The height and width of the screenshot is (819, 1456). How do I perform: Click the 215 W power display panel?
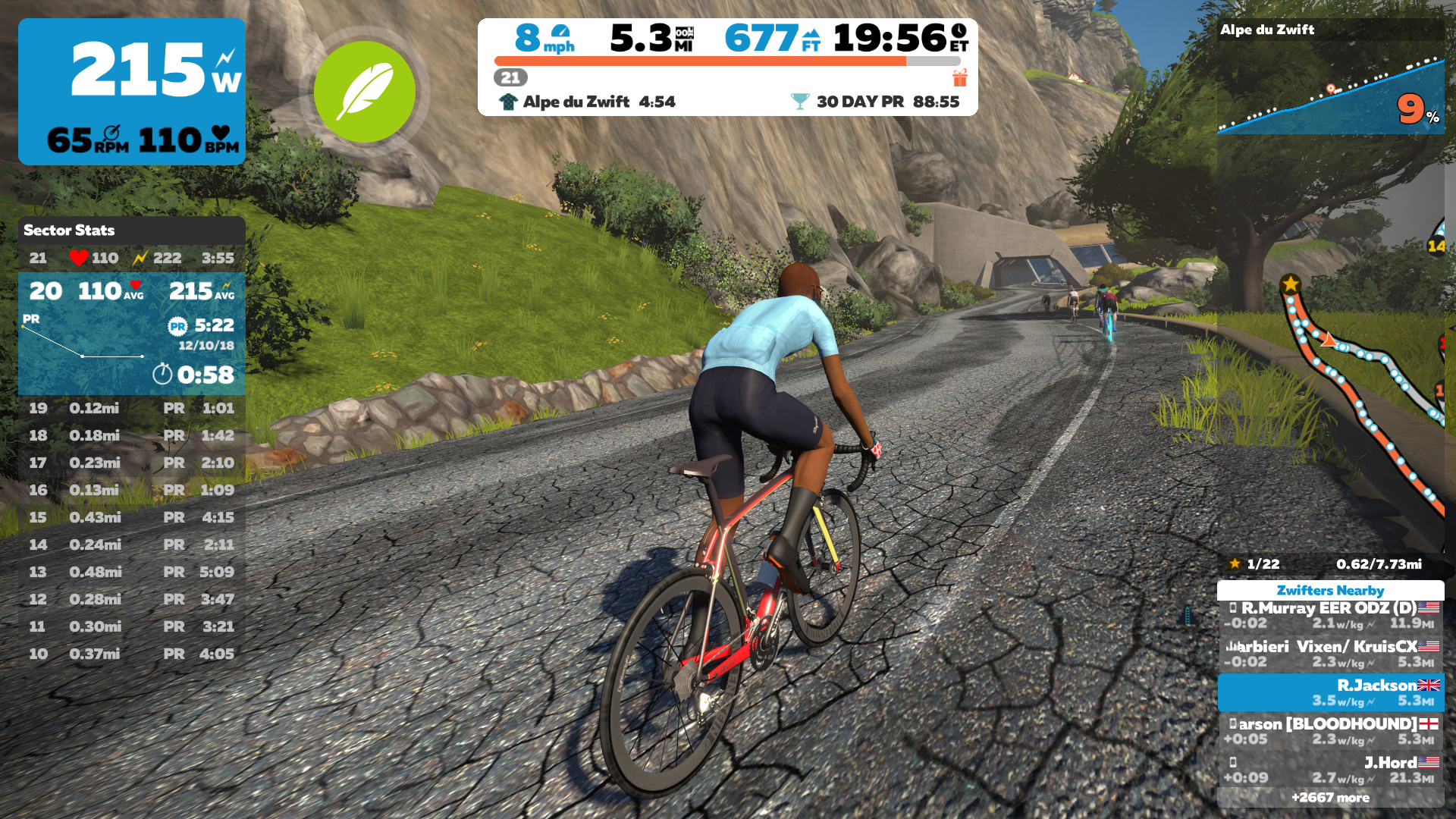(131, 91)
